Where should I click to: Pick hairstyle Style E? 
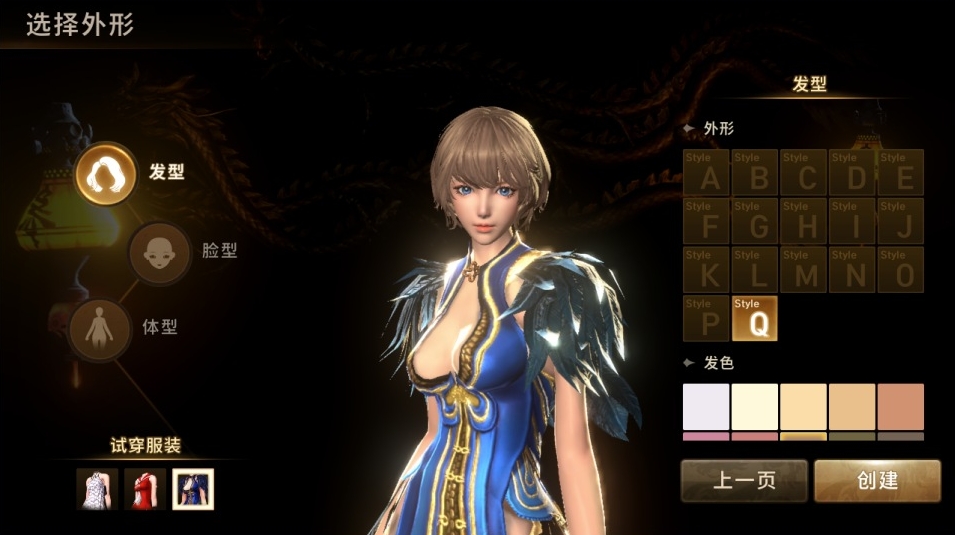pos(900,172)
